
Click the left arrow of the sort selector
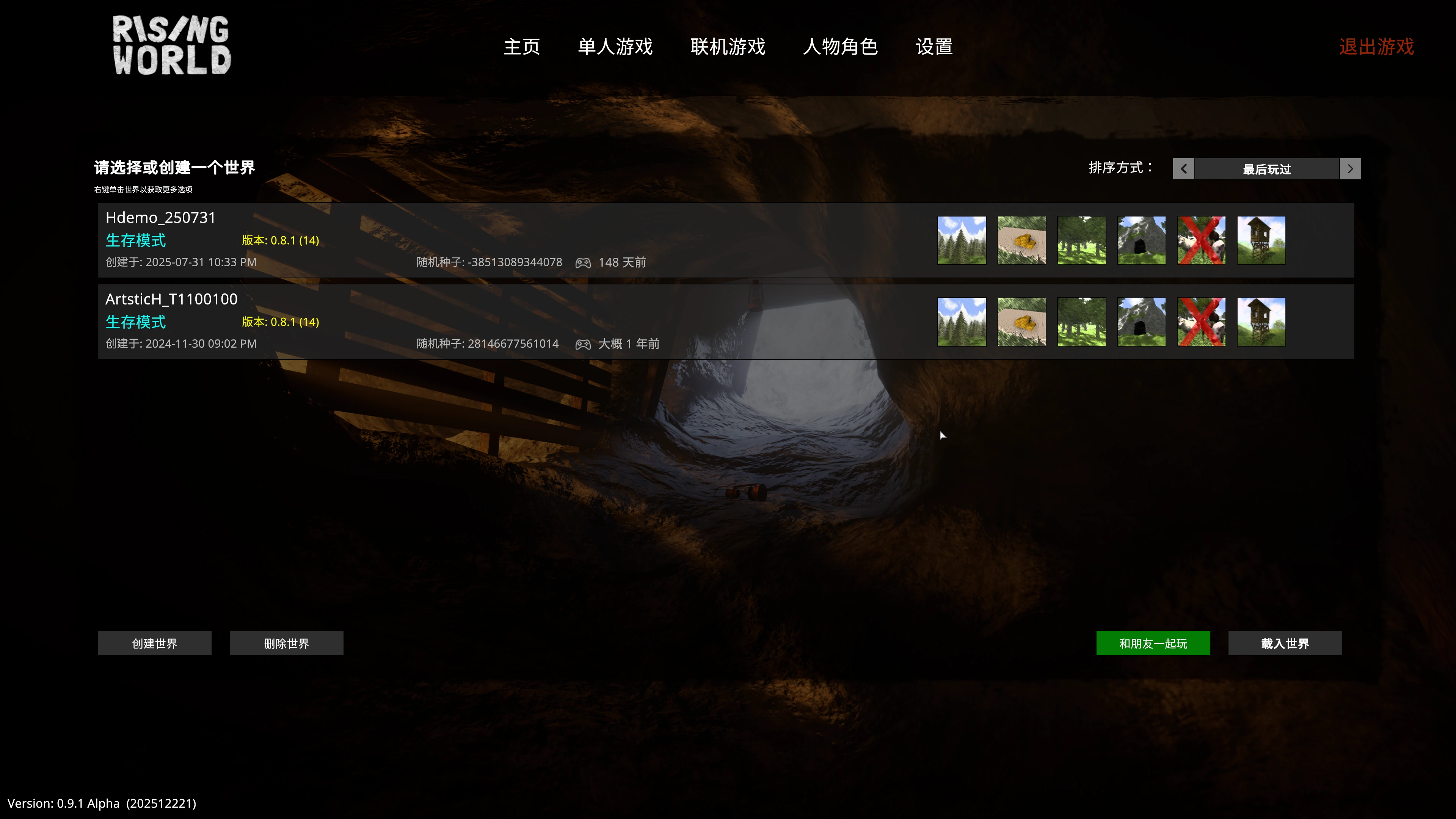pyautogui.click(x=1183, y=168)
